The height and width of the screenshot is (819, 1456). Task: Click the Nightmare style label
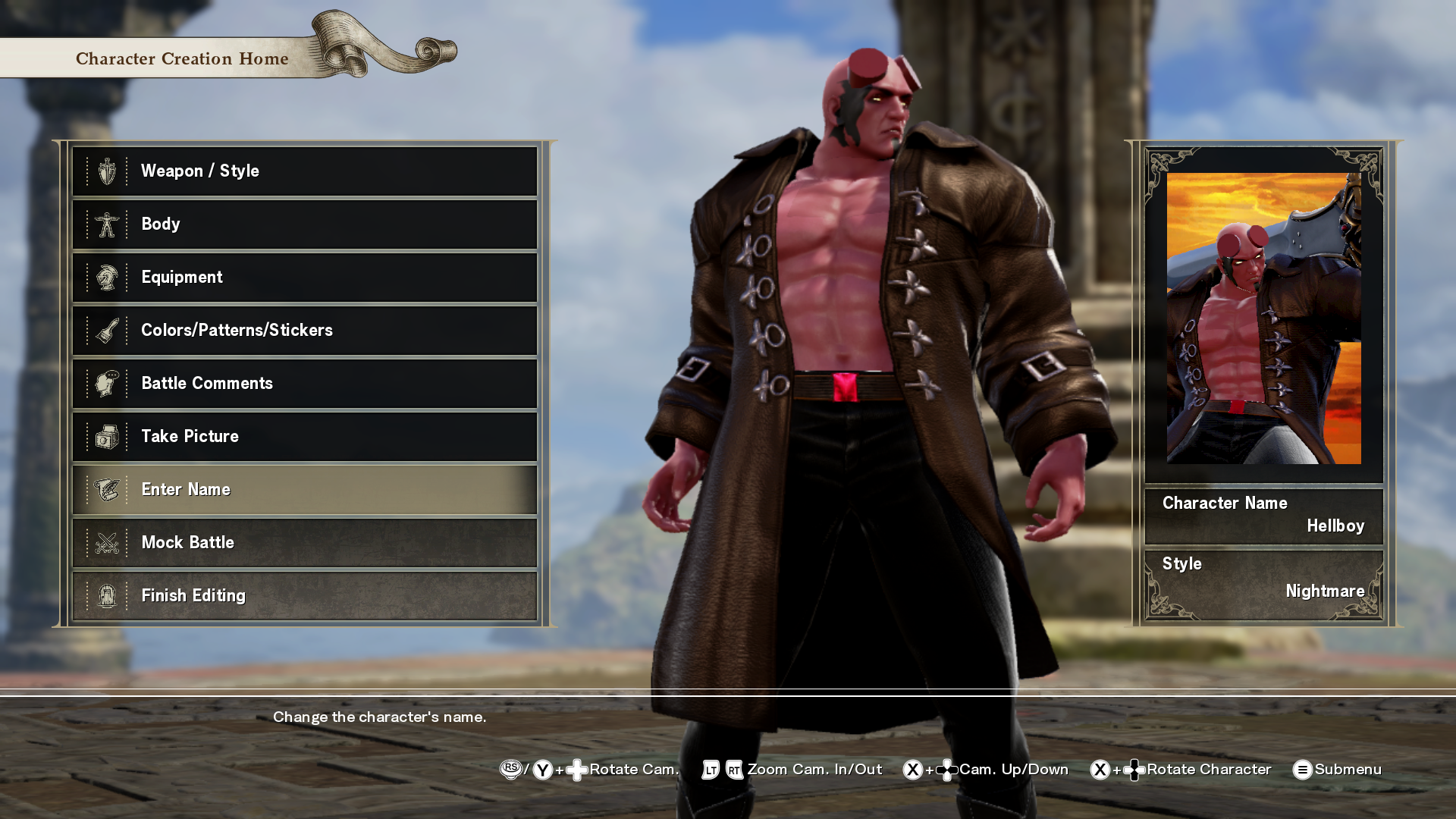point(1326,591)
